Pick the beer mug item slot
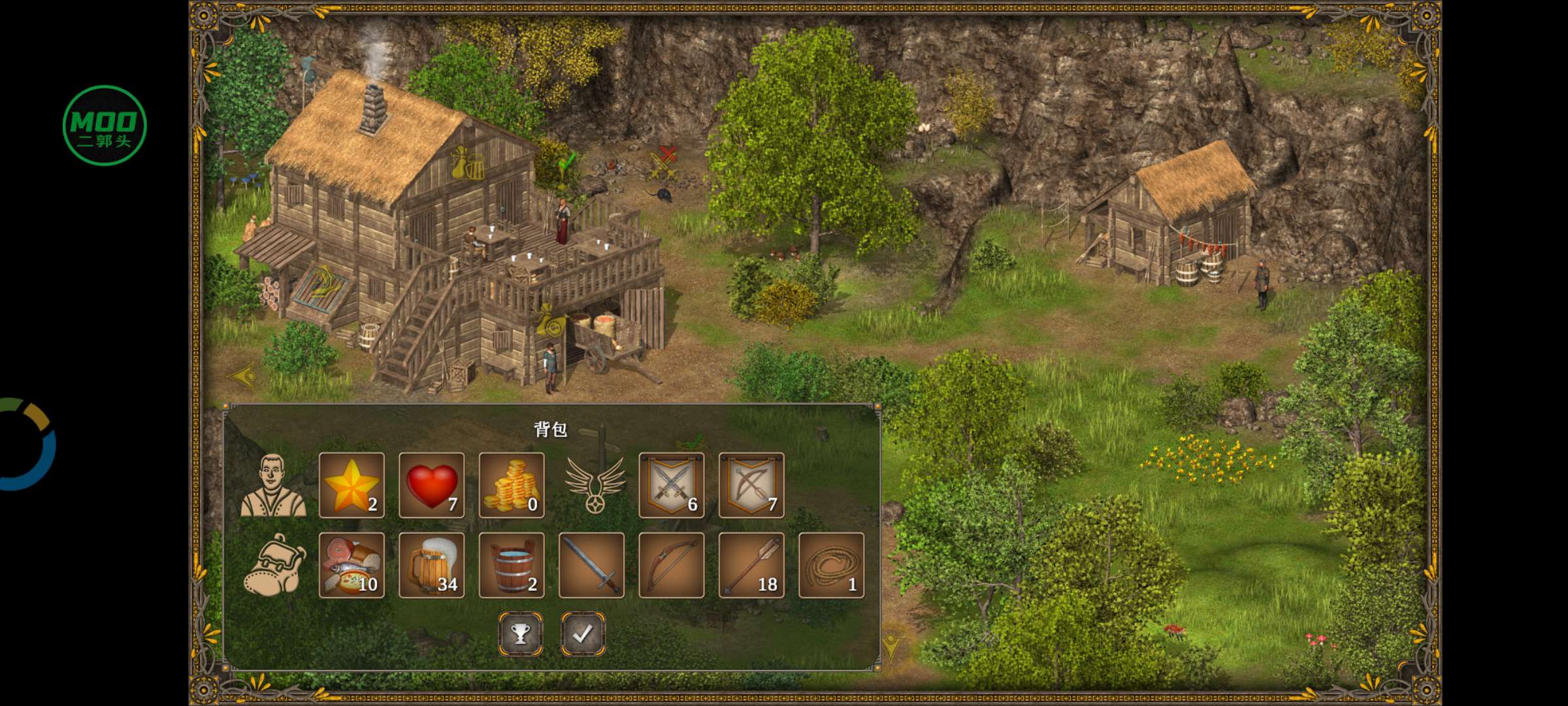Image resolution: width=1568 pixels, height=706 pixels. [431, 565]
